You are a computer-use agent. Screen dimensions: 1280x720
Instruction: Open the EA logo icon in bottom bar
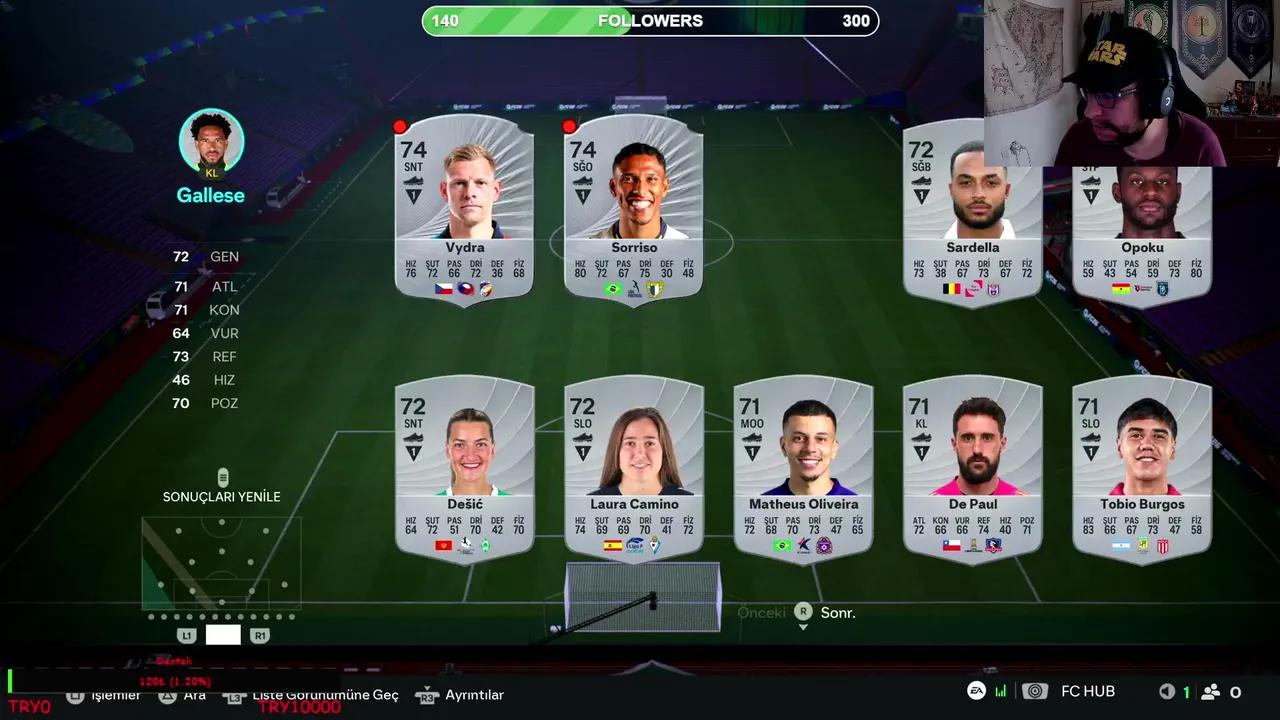977,691
